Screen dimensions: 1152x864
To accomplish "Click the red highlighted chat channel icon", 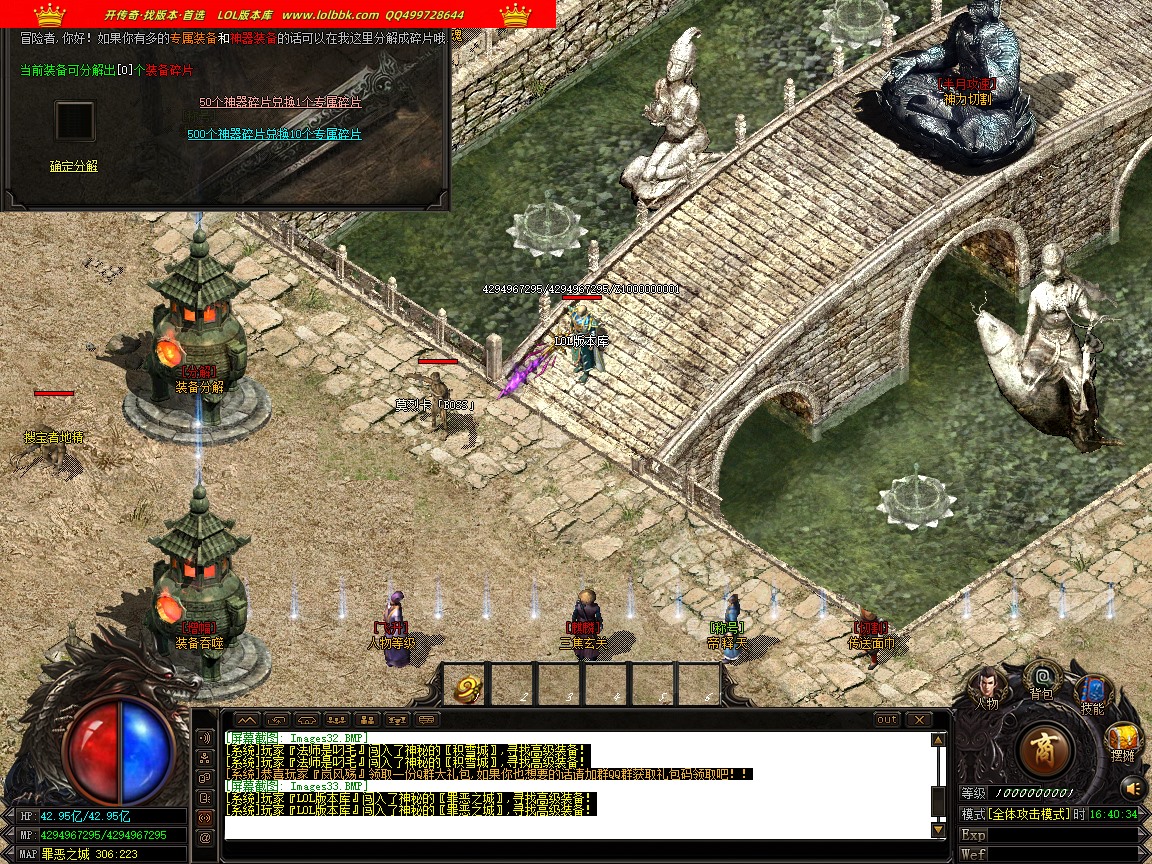I will (205, 817).
